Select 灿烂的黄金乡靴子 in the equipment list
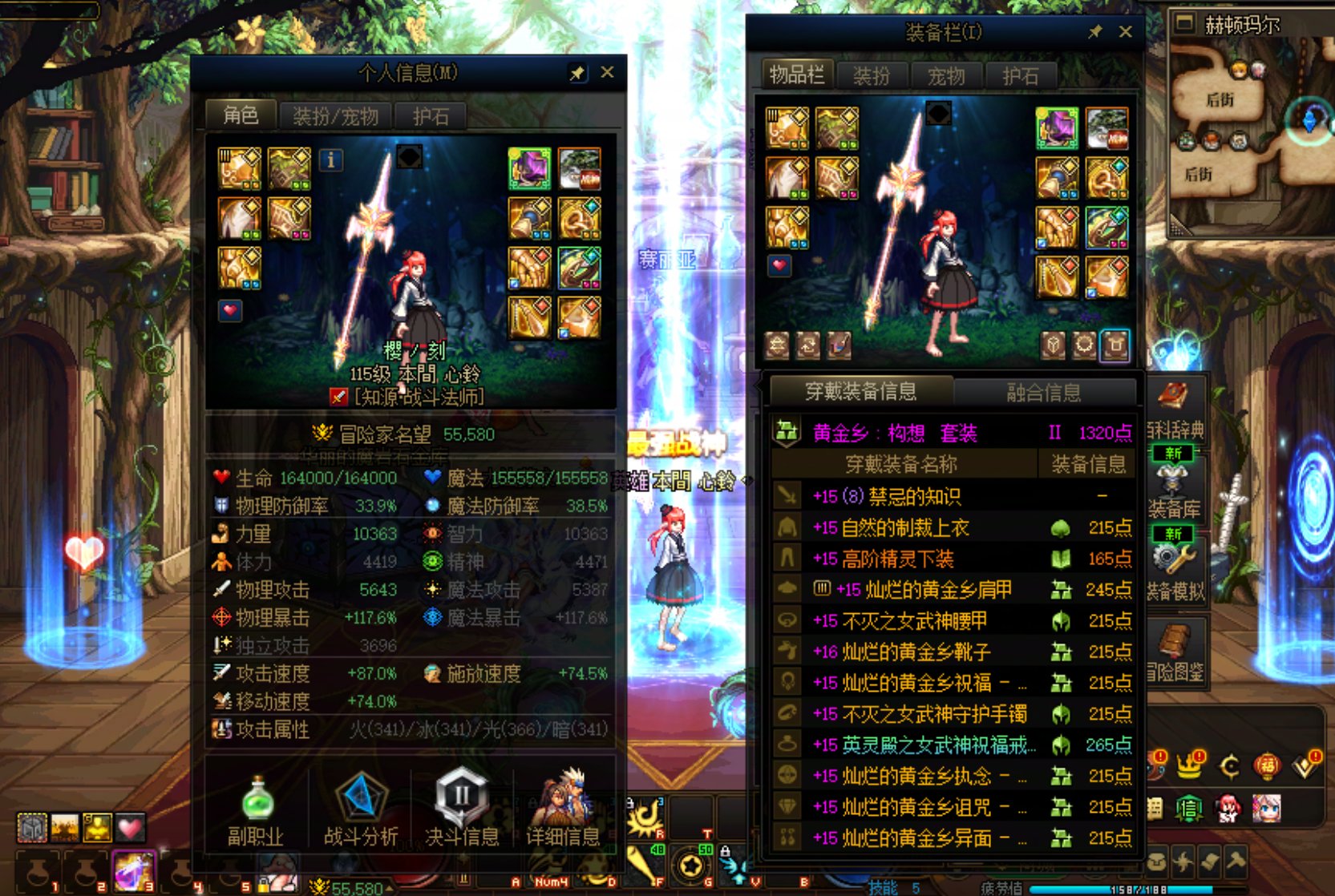This screenshot has height=896, width=1335. 922,652
